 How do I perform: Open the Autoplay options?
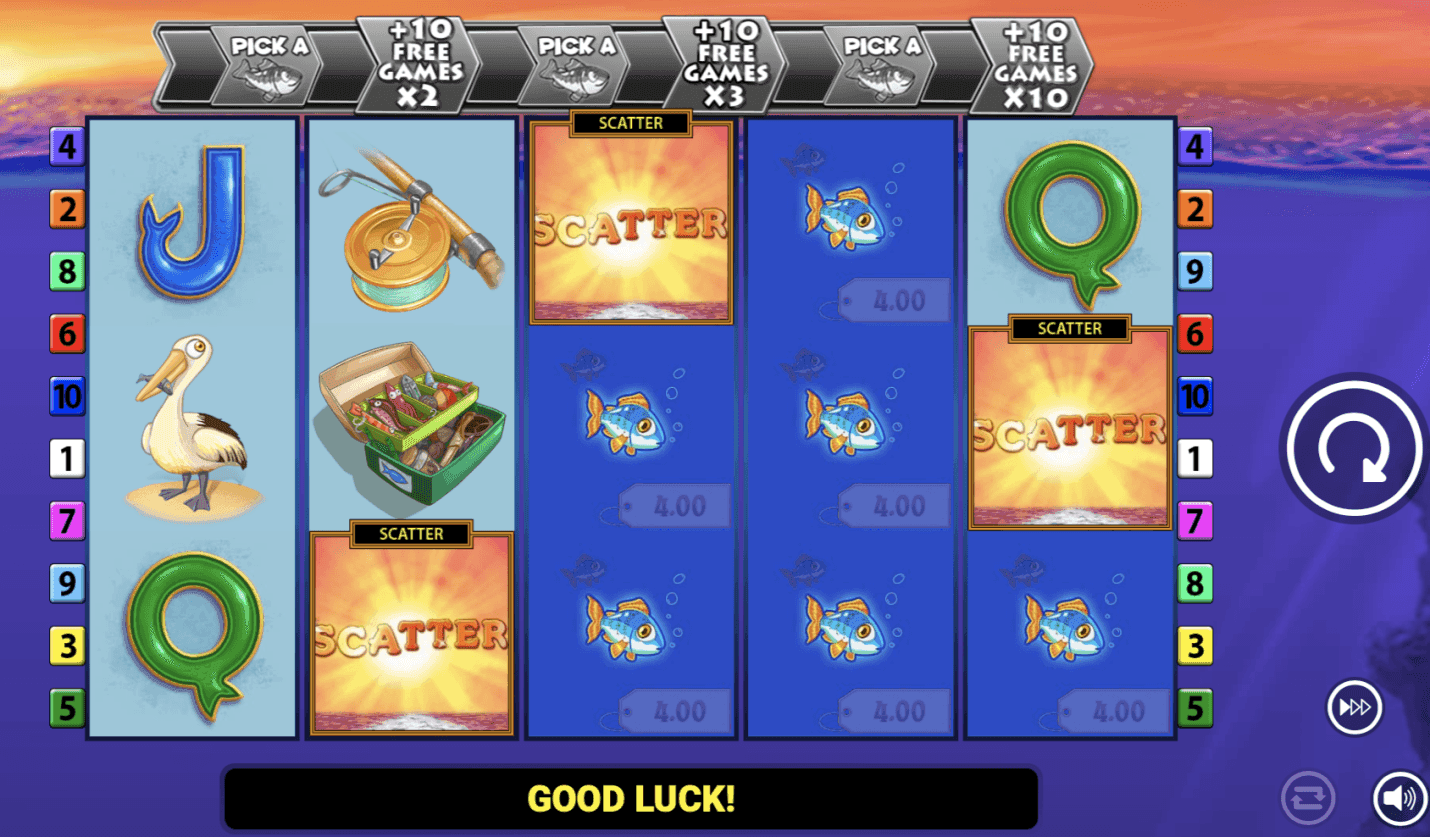(1306, 798)
